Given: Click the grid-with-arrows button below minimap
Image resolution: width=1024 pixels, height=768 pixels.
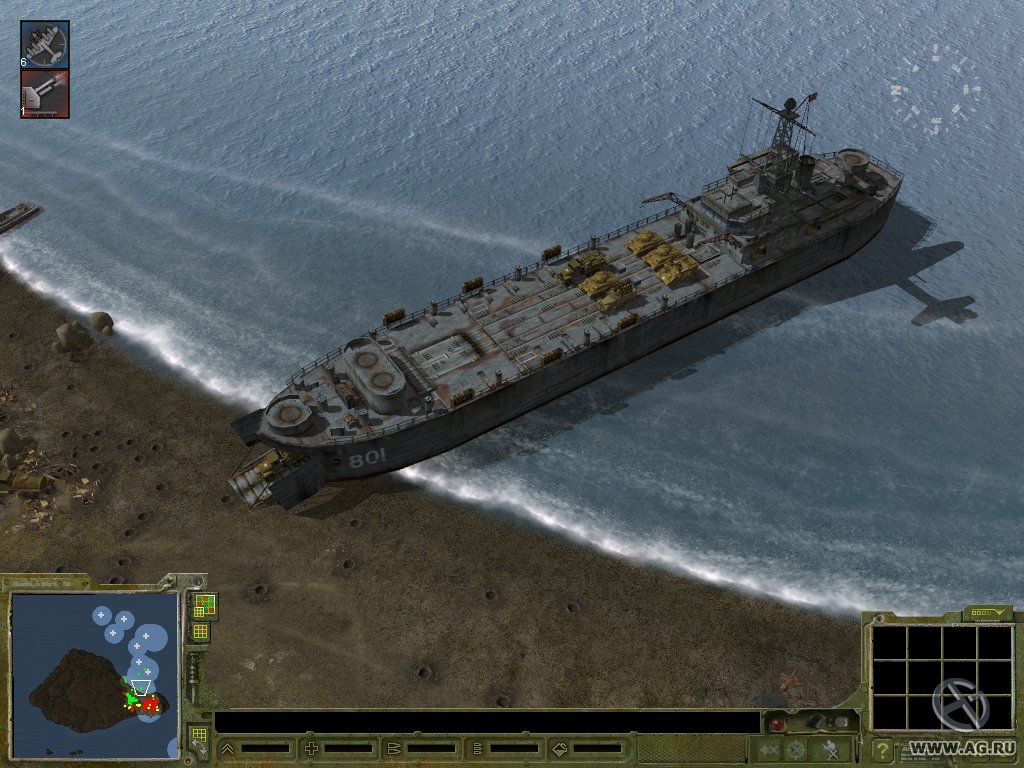Looking at the screenshot, I should (x=199, y=739).
